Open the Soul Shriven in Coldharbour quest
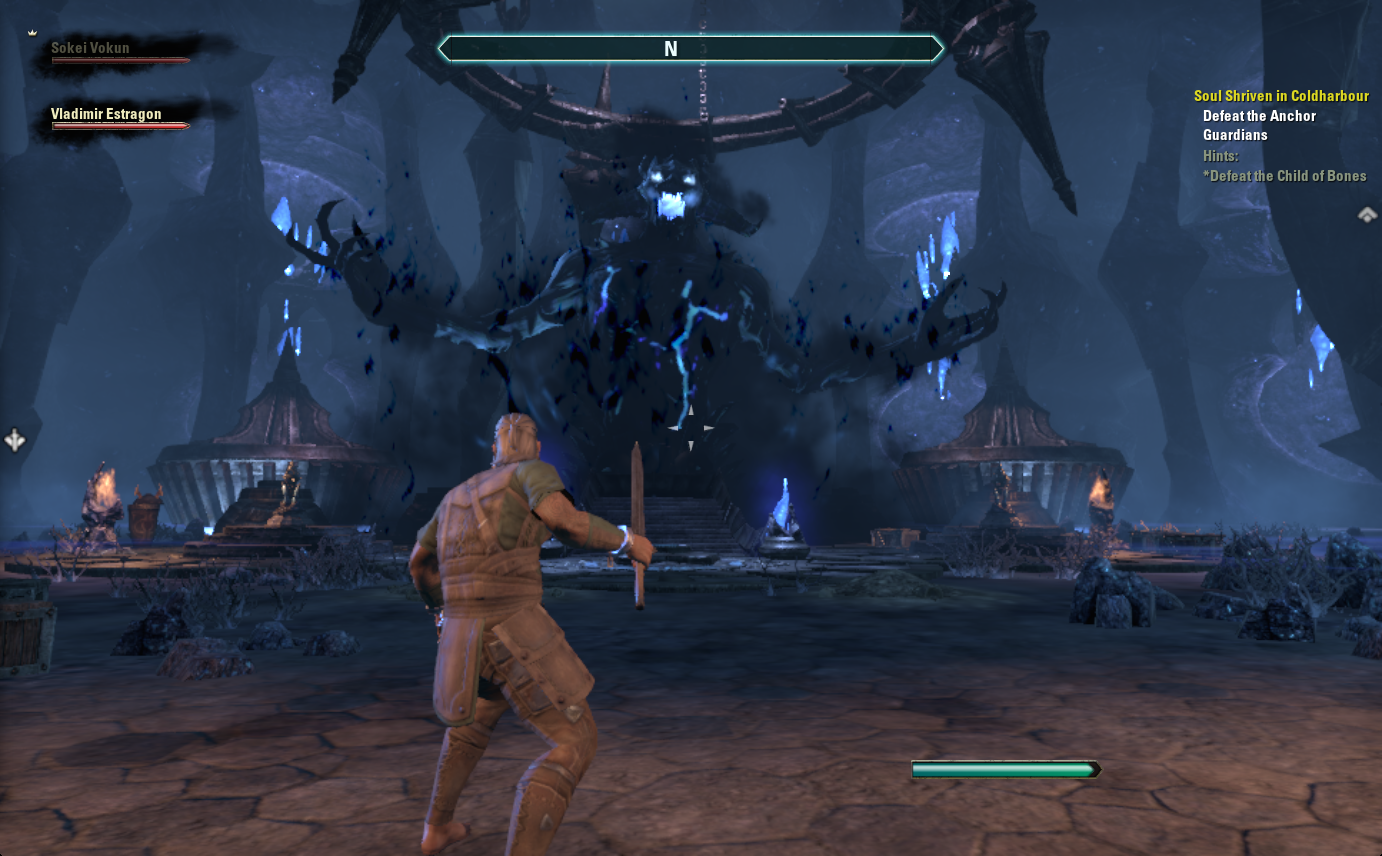This screenshot has width=1382, height=856. point(1281,96)
